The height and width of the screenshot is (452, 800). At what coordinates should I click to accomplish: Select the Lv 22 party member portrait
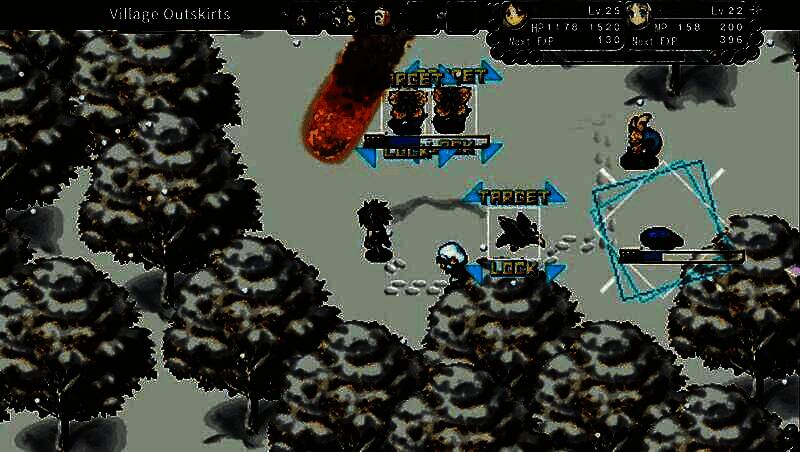(x=637, y=15)
